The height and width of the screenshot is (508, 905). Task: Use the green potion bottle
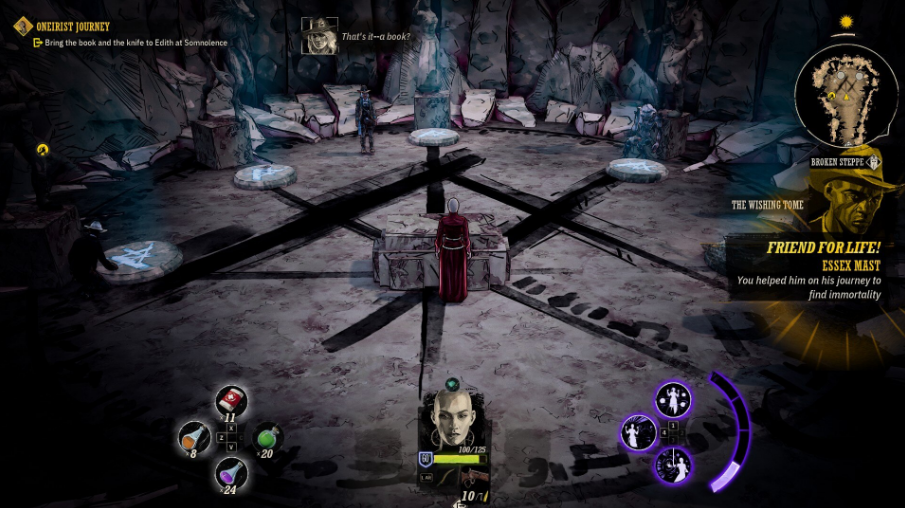(x=267, y=437)
